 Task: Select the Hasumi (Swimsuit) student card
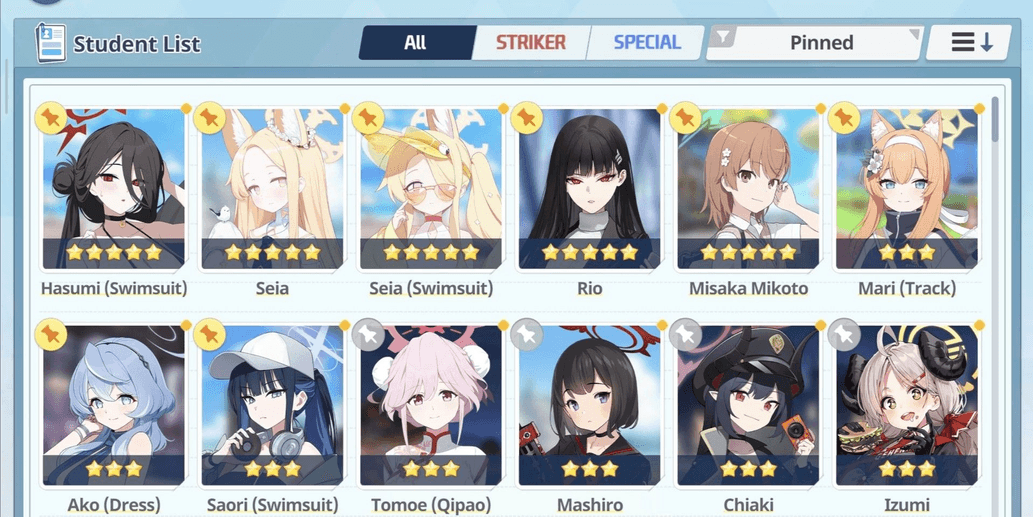point(114,190)
